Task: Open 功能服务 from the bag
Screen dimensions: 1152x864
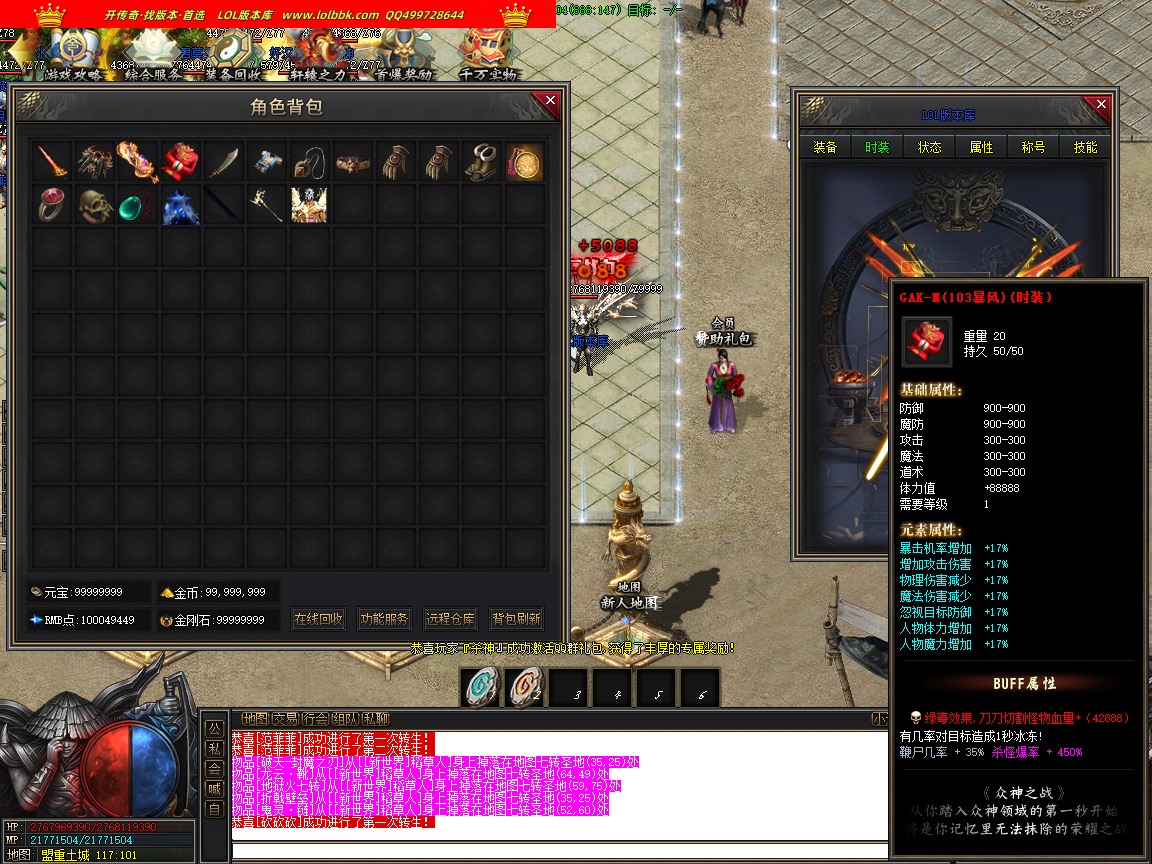Action: click(x=384, y=619)
